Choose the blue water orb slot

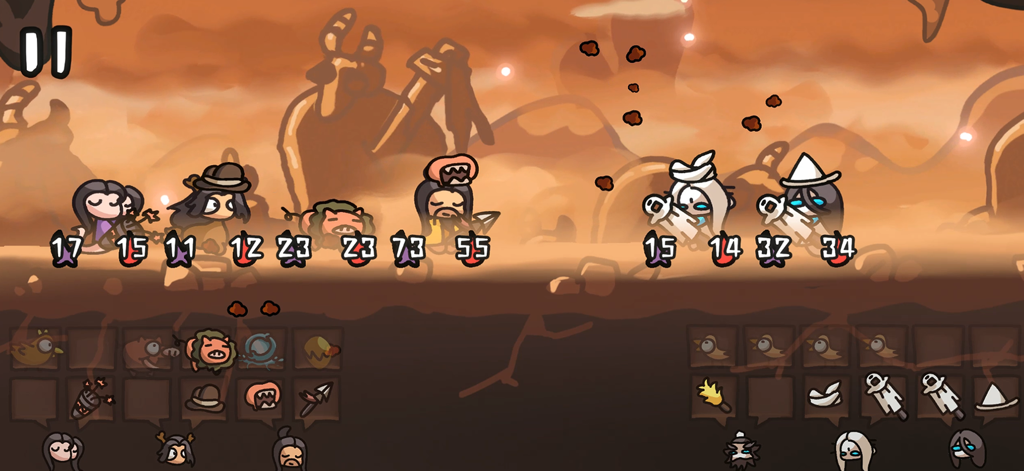(x=262, y=348)
